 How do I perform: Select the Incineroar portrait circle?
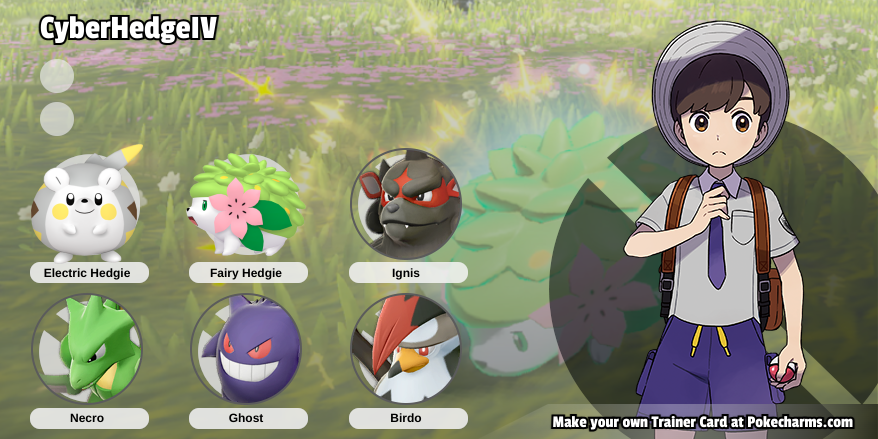tap(406, 204)
